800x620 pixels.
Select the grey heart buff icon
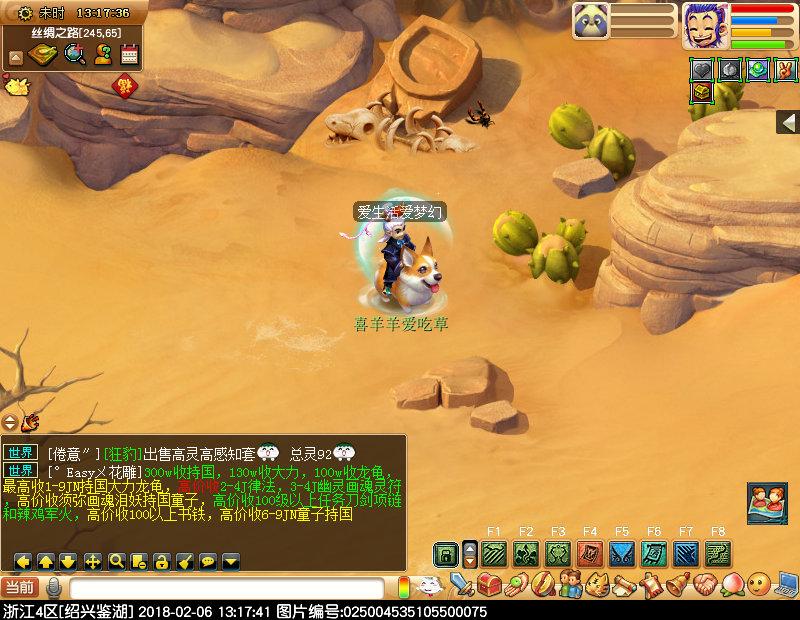[x=702, y=69]
